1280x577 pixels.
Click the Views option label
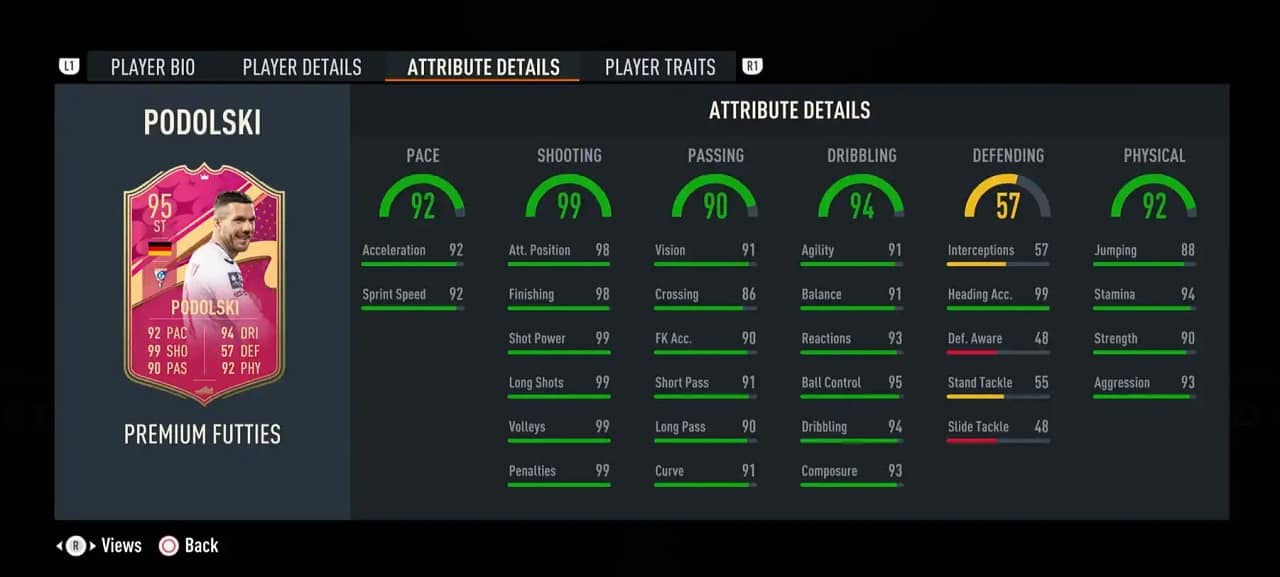coord(121,545)
